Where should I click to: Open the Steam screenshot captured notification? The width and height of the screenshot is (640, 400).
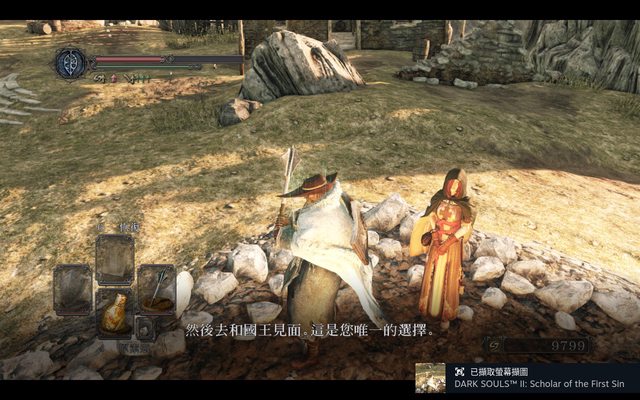point(526,378)
